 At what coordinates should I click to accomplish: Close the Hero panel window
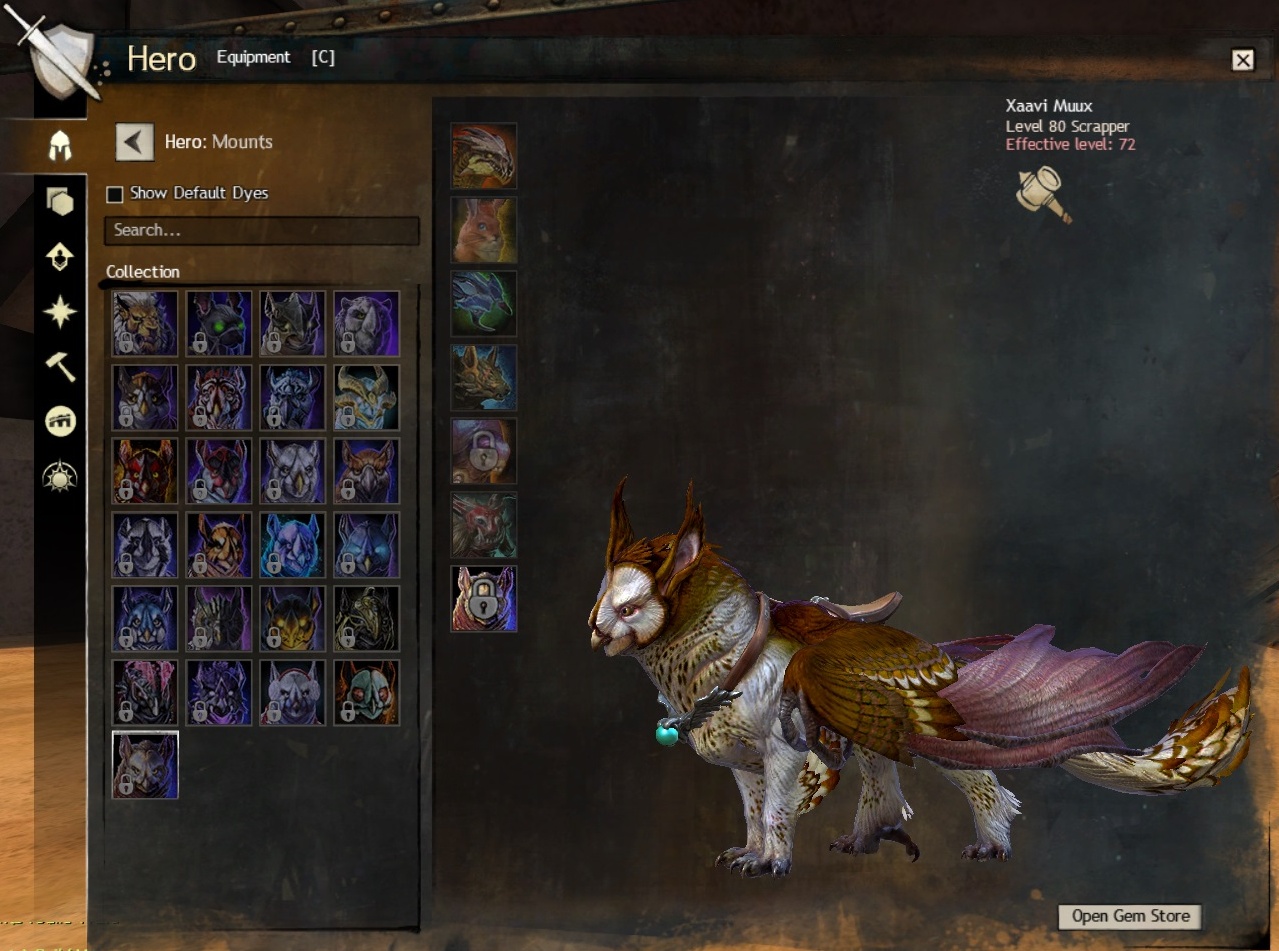(1242, 61)
